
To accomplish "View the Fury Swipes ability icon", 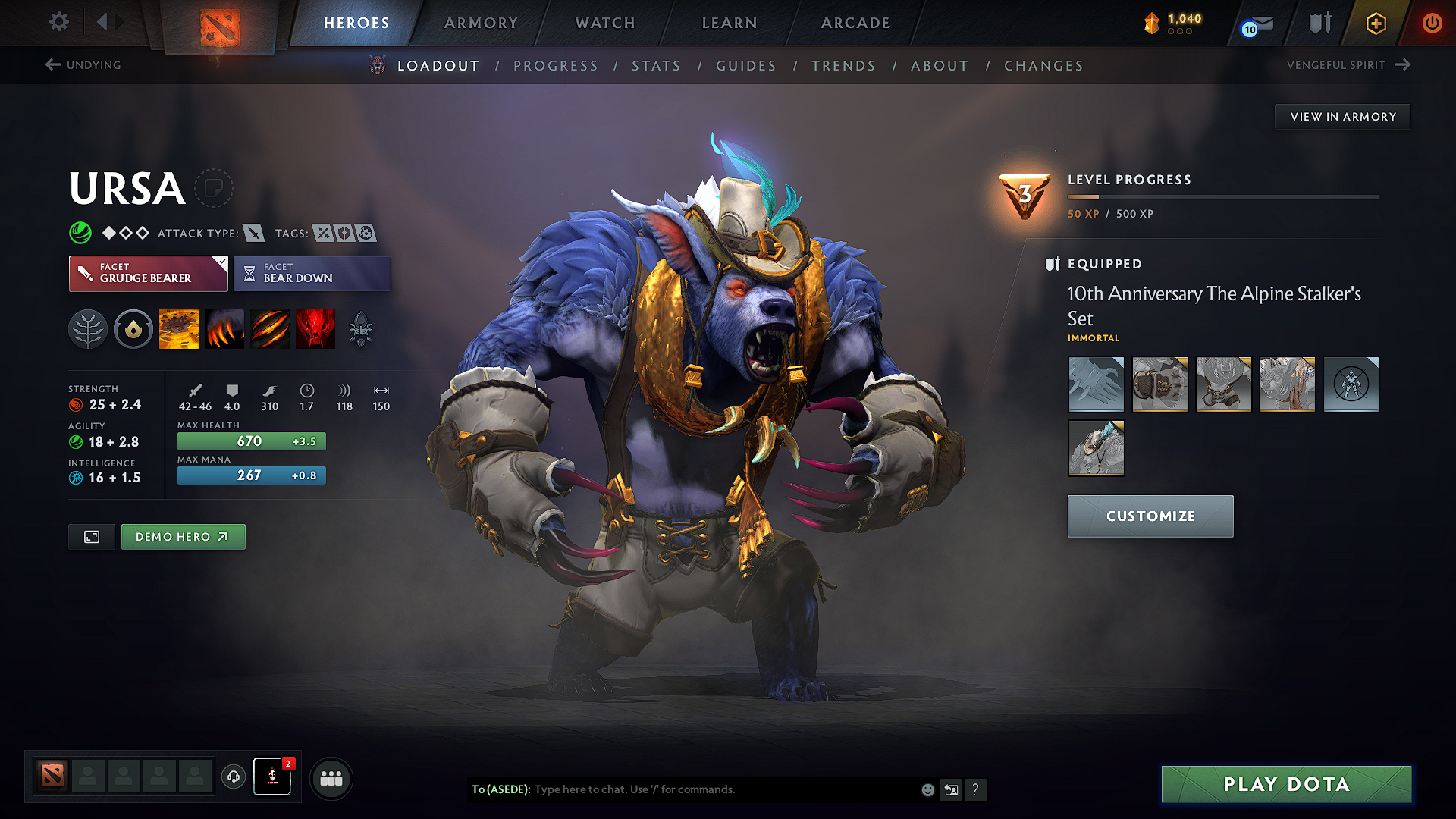I will pyautogui.click(x=270, y=328).
